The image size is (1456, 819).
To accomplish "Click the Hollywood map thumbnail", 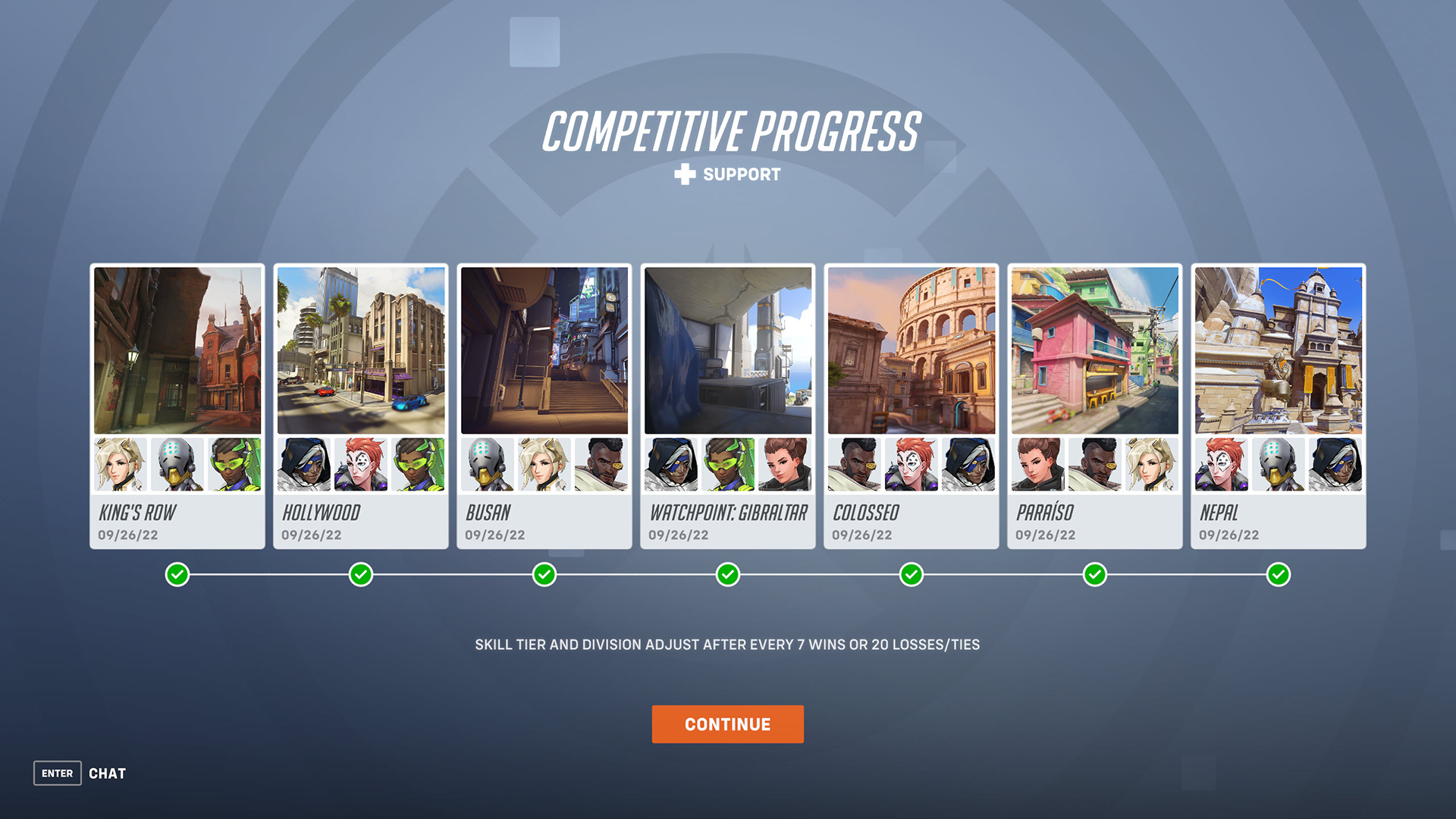I will pyautogui.click(x=360, y=350).
